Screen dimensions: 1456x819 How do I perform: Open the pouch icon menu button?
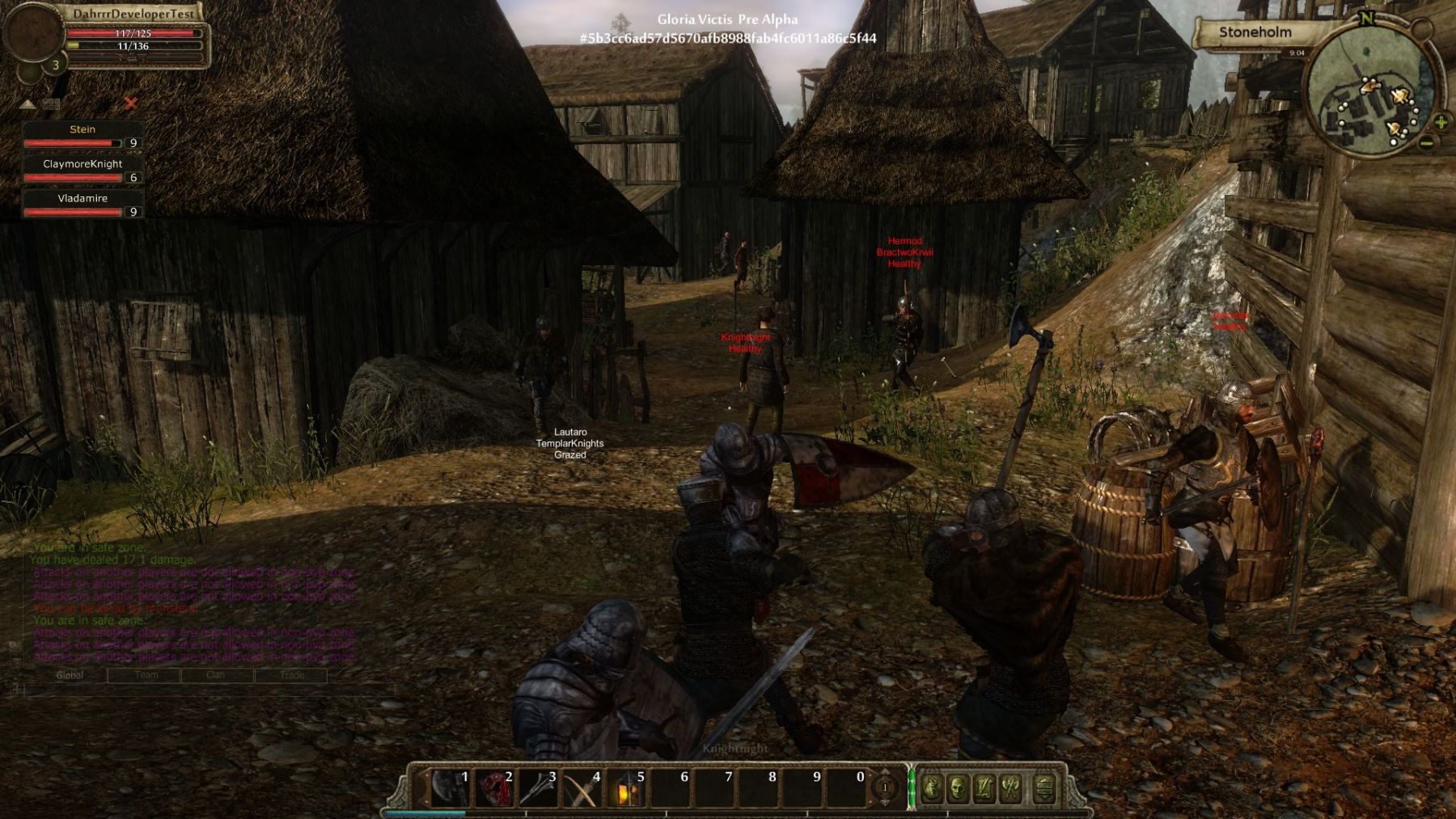click(931, 787)
